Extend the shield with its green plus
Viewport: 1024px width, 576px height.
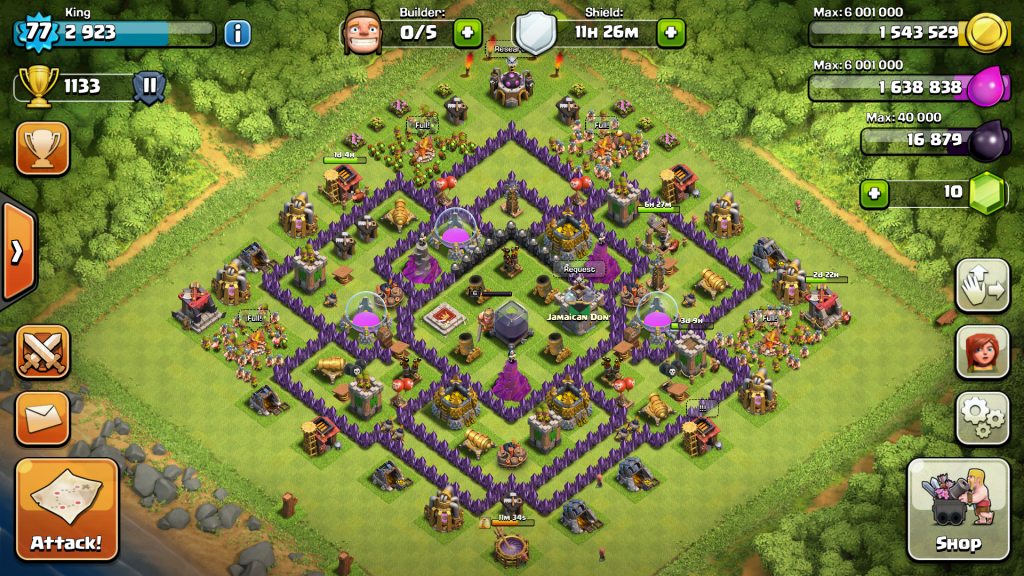(670, 33)
